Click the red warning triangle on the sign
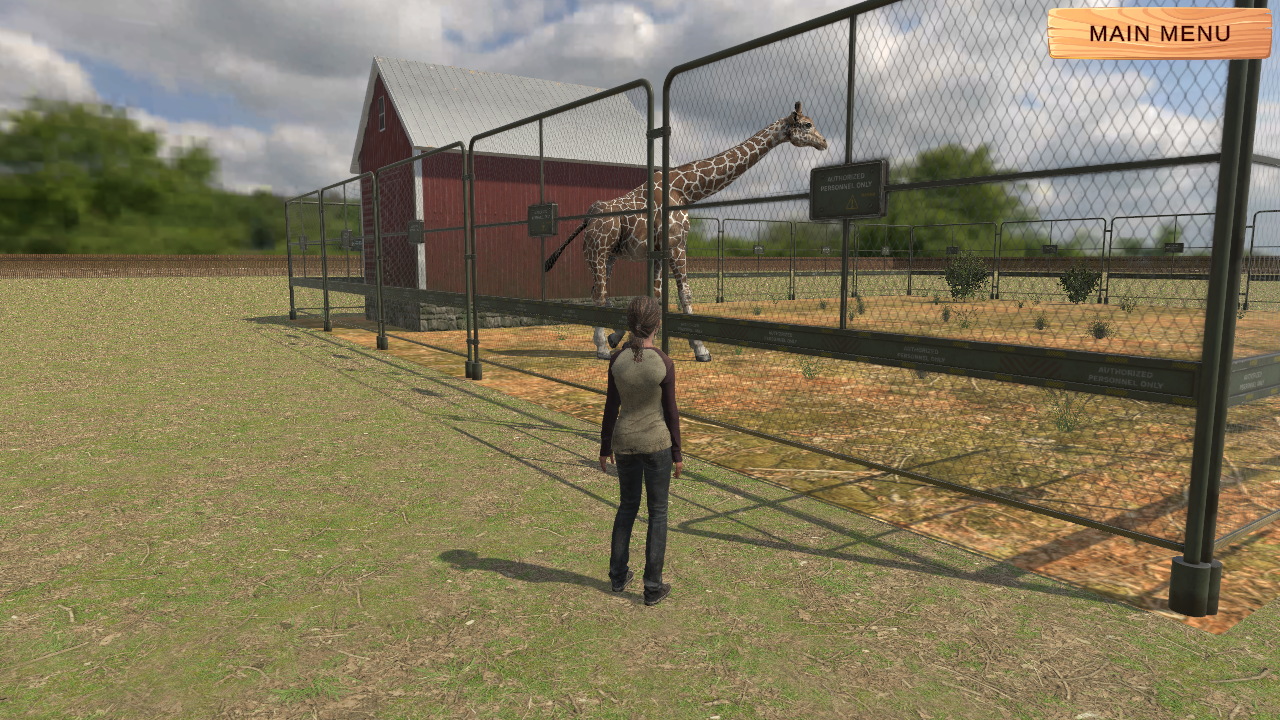Viewport: 1280px width, 720px height. point(830,204)
